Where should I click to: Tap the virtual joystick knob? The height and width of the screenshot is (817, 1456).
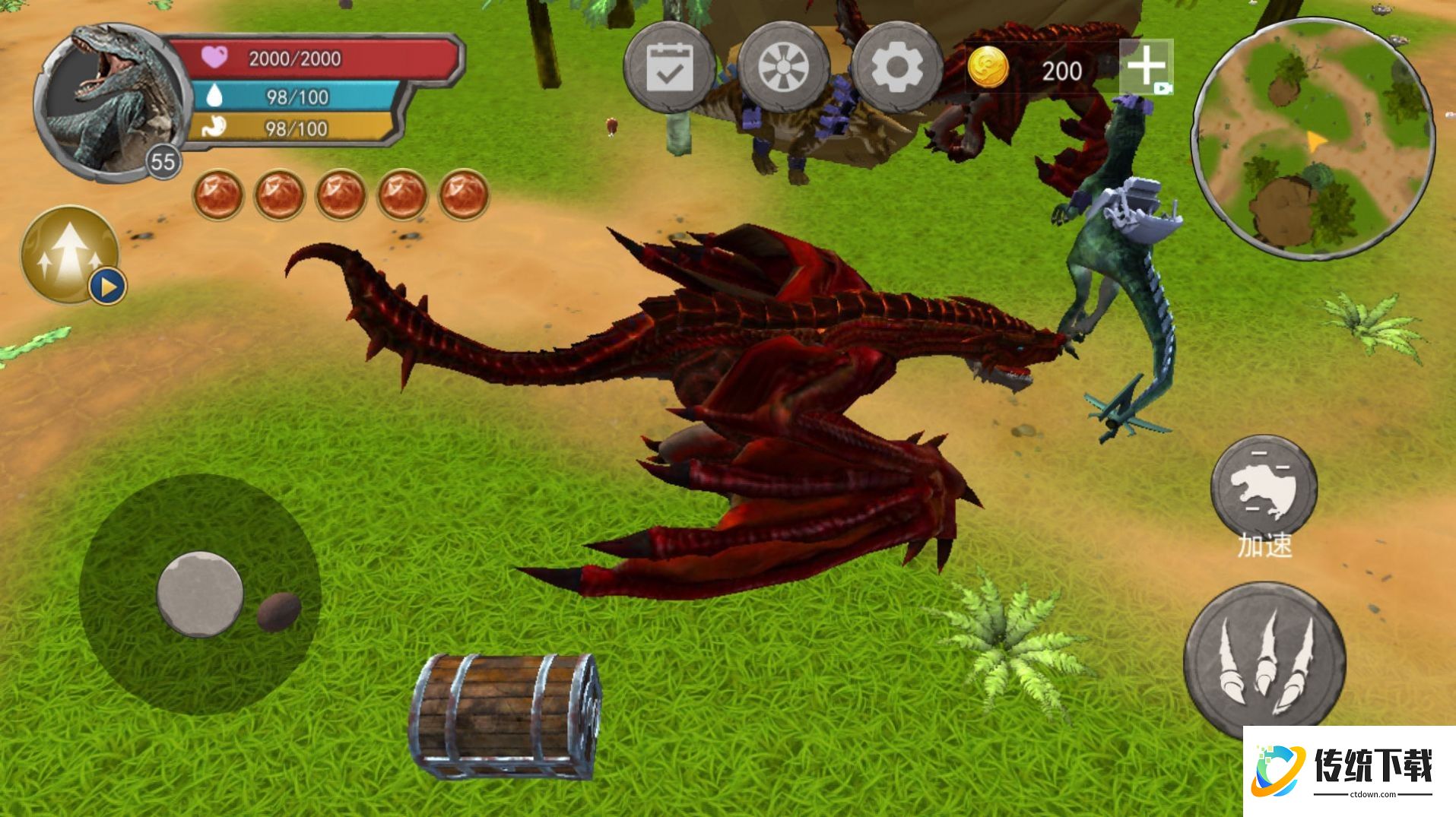pyautogui.click(x=200, y=594)
